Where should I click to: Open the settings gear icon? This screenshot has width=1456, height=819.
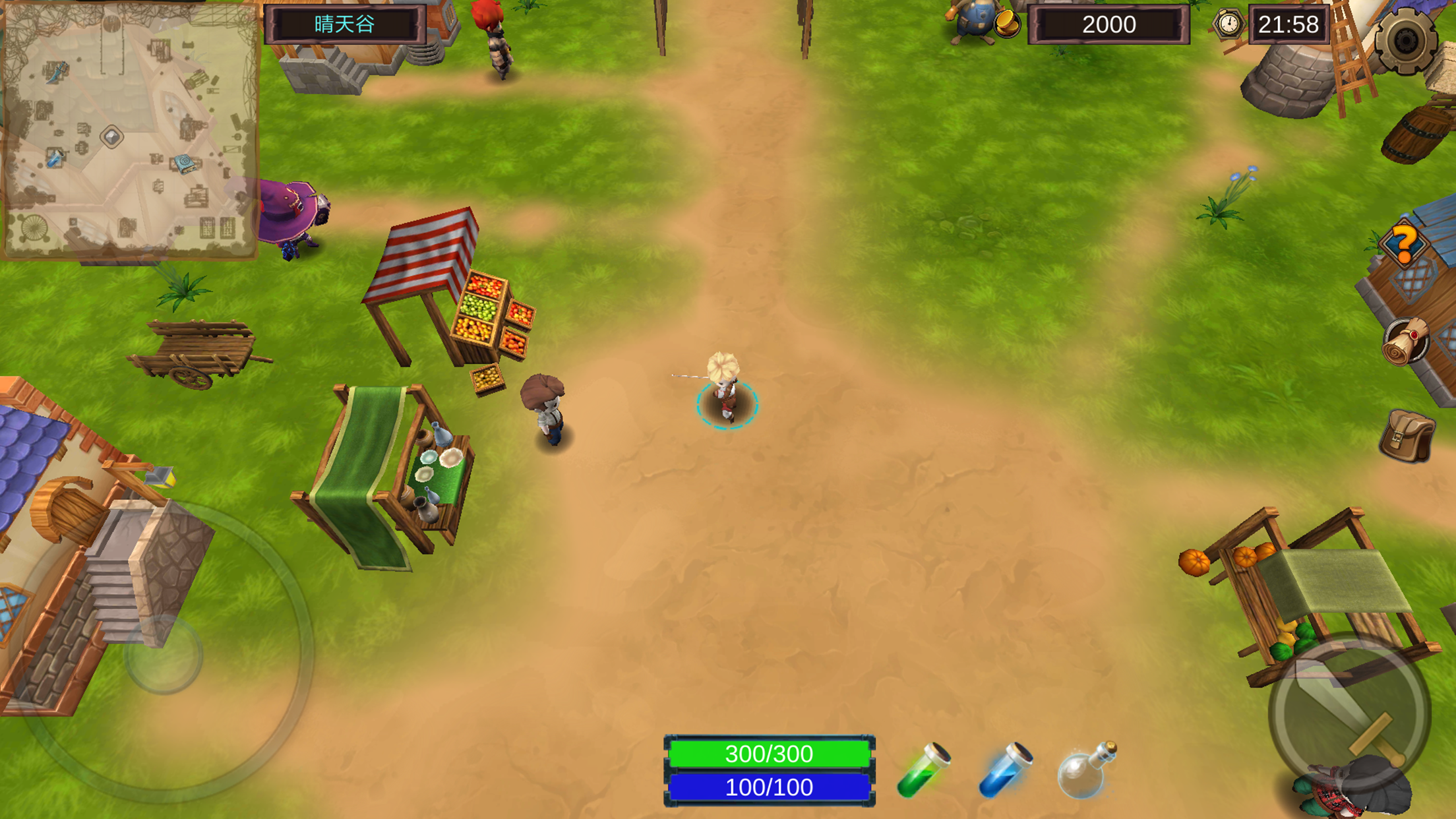point(1405,41)
